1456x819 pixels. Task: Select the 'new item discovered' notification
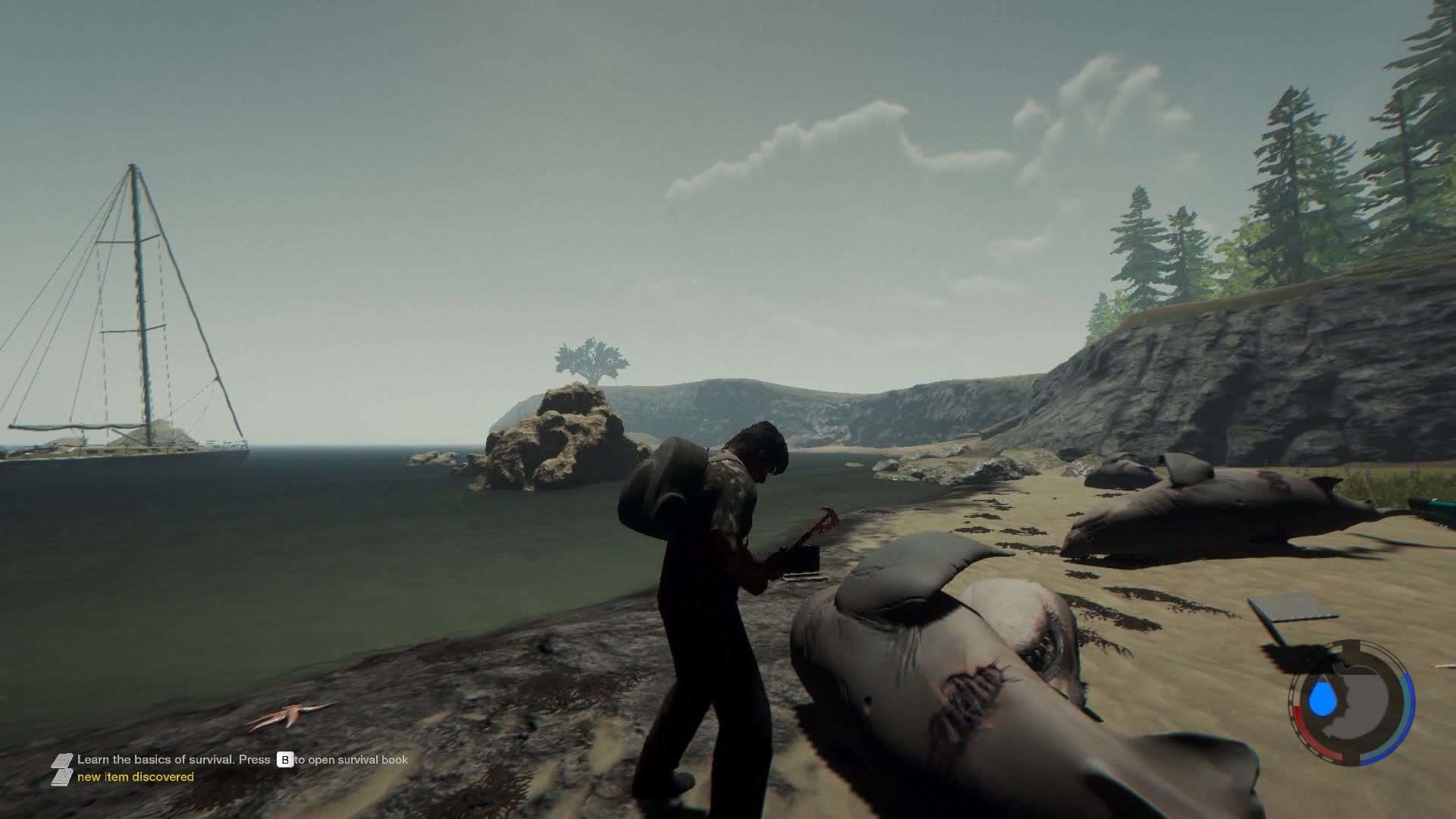[135, 777]
